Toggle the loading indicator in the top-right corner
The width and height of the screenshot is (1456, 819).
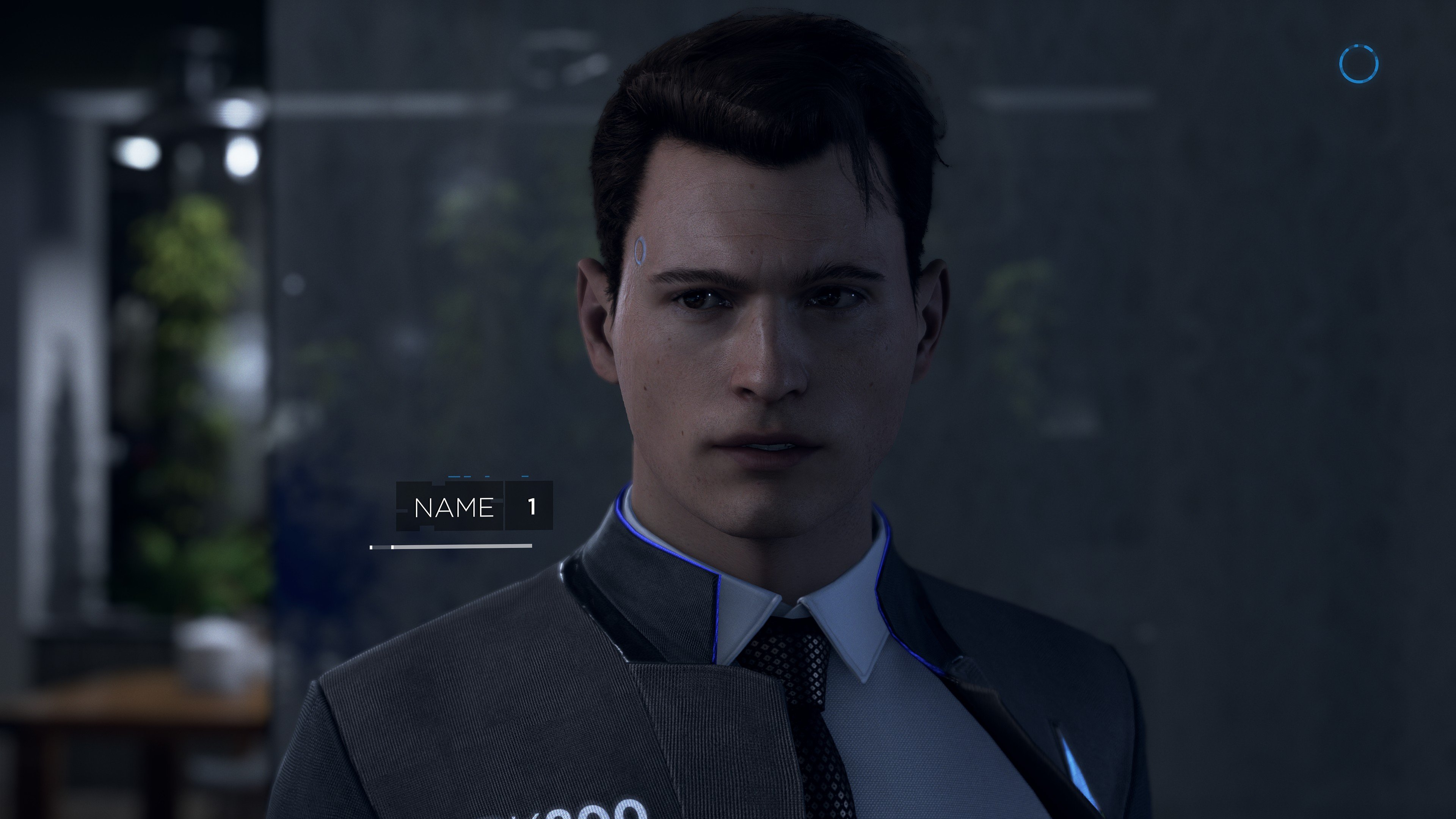pyautogui.click(x=1359, y=63)
